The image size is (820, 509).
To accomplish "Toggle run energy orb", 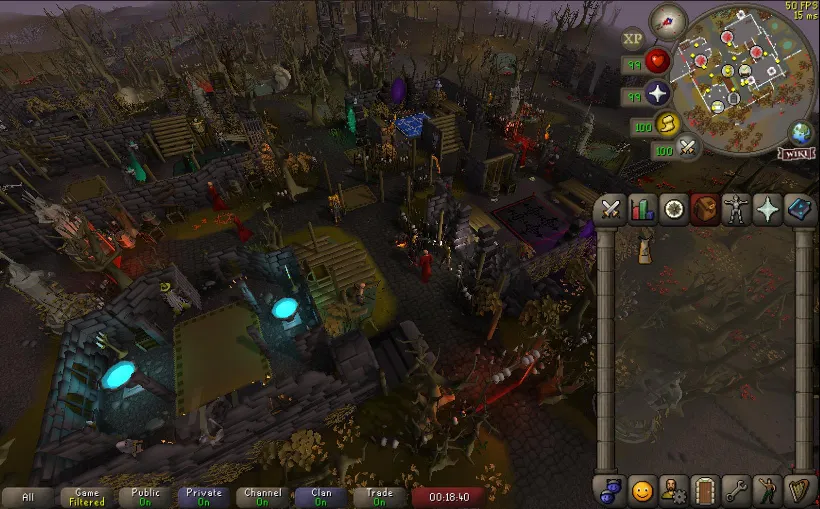I will click(x=667, y=124).
